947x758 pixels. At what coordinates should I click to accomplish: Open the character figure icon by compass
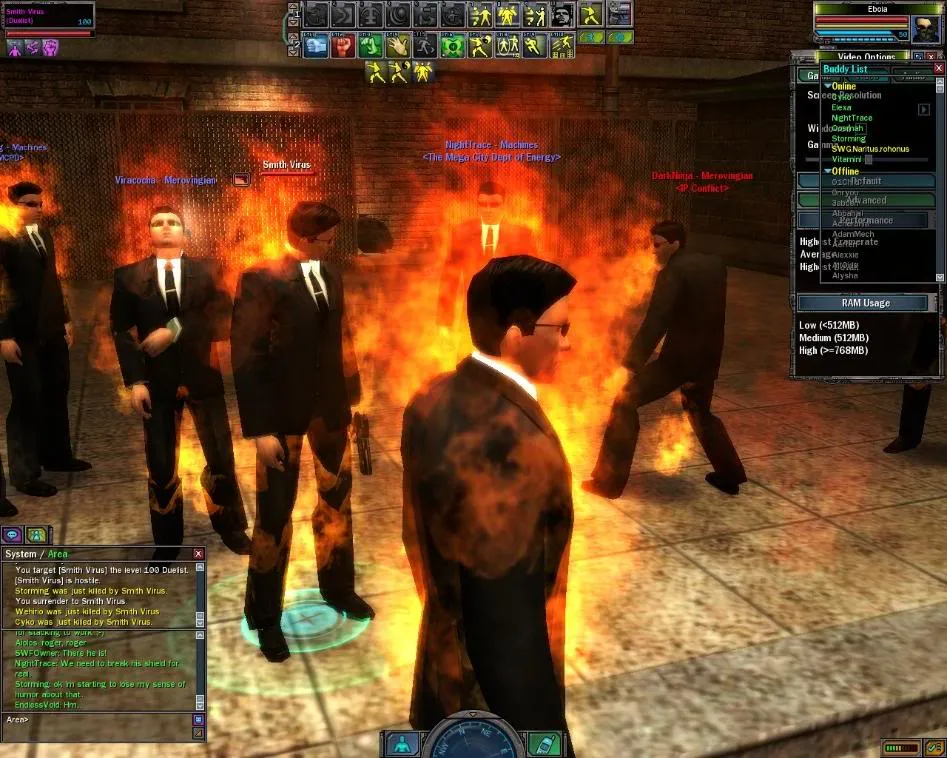click(401, 744)
